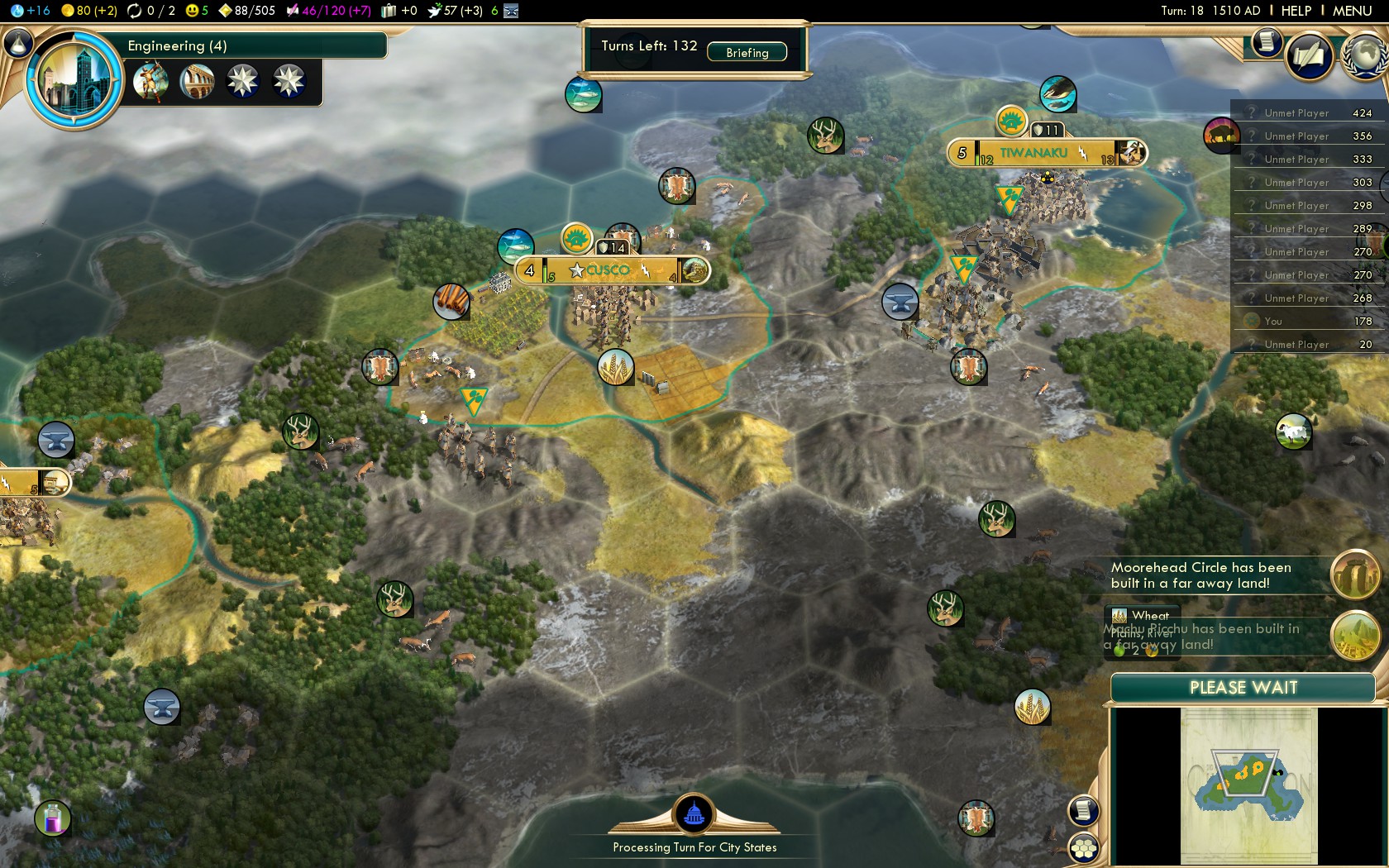The width and height of the screenshot is (1389, 868).
Task: Toggle the hex grid map options button
Action: [x=1083, y=848]
